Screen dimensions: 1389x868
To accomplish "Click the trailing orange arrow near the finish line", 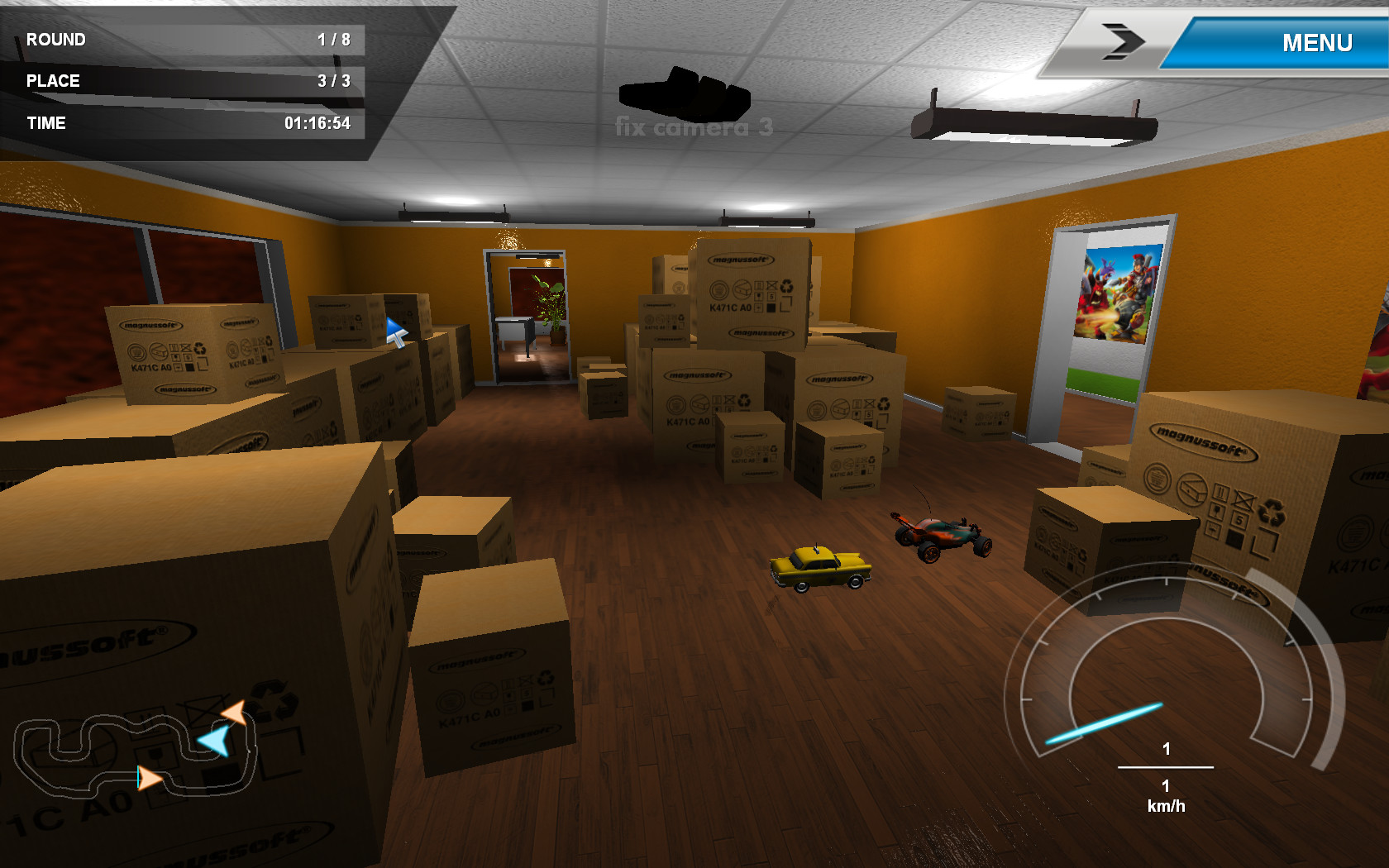I will (x=149, y=778).
